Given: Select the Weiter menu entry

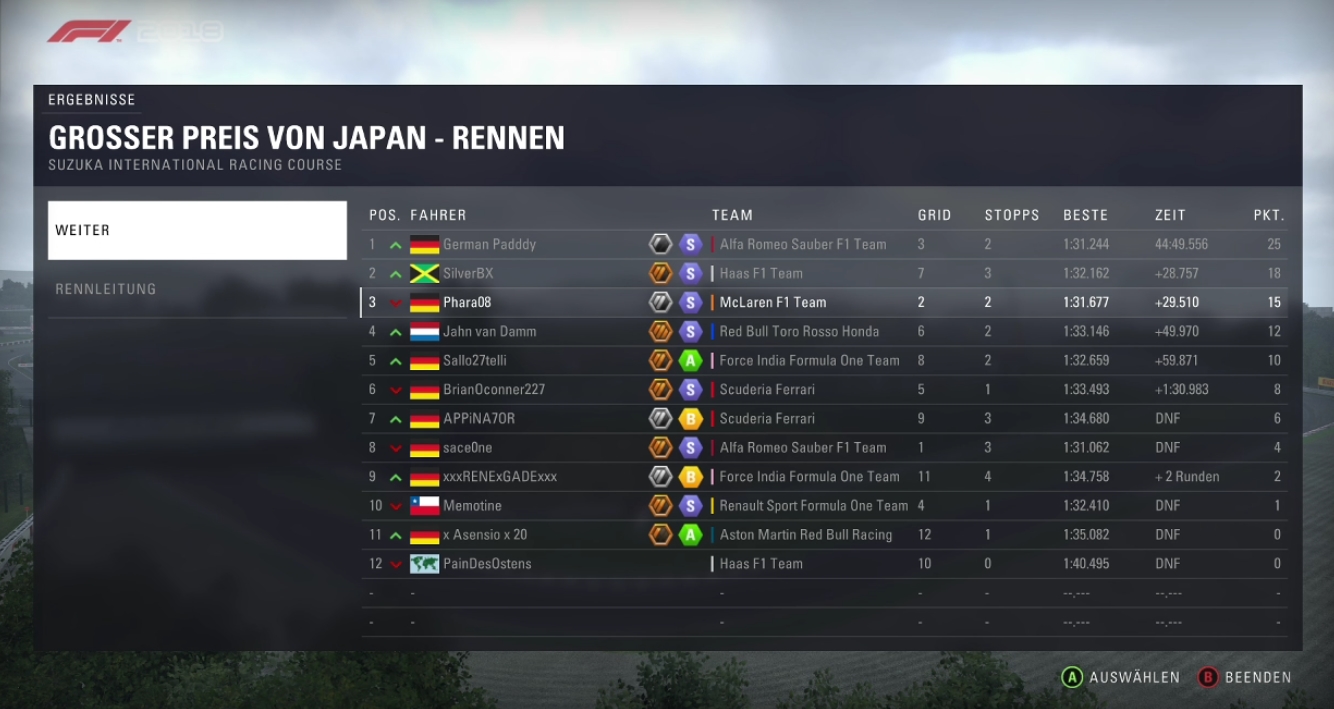Looking at the screenshot, I should point(197,230).
